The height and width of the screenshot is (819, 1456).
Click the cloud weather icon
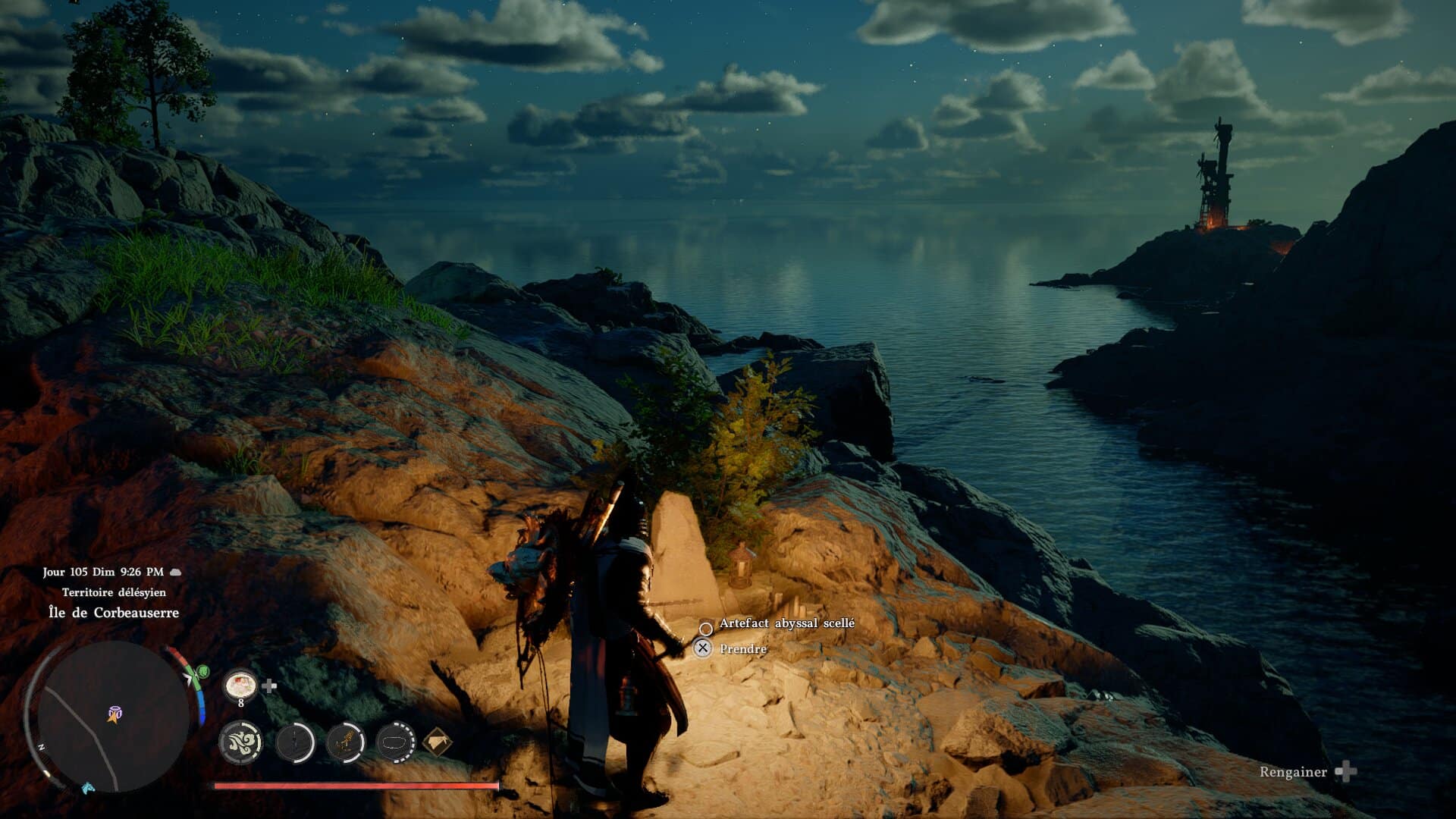click(175, 572)
